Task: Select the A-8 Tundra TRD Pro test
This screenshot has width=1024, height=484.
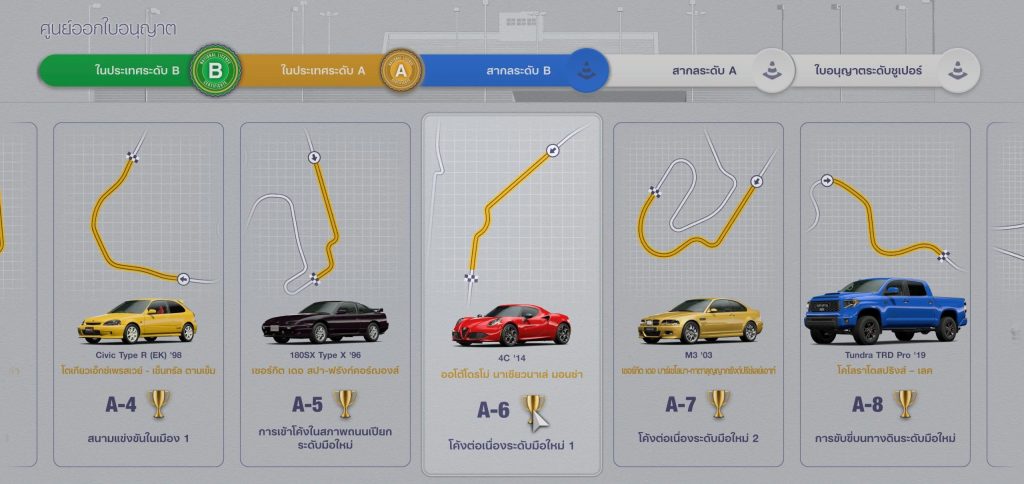Action: coord(885,293)
